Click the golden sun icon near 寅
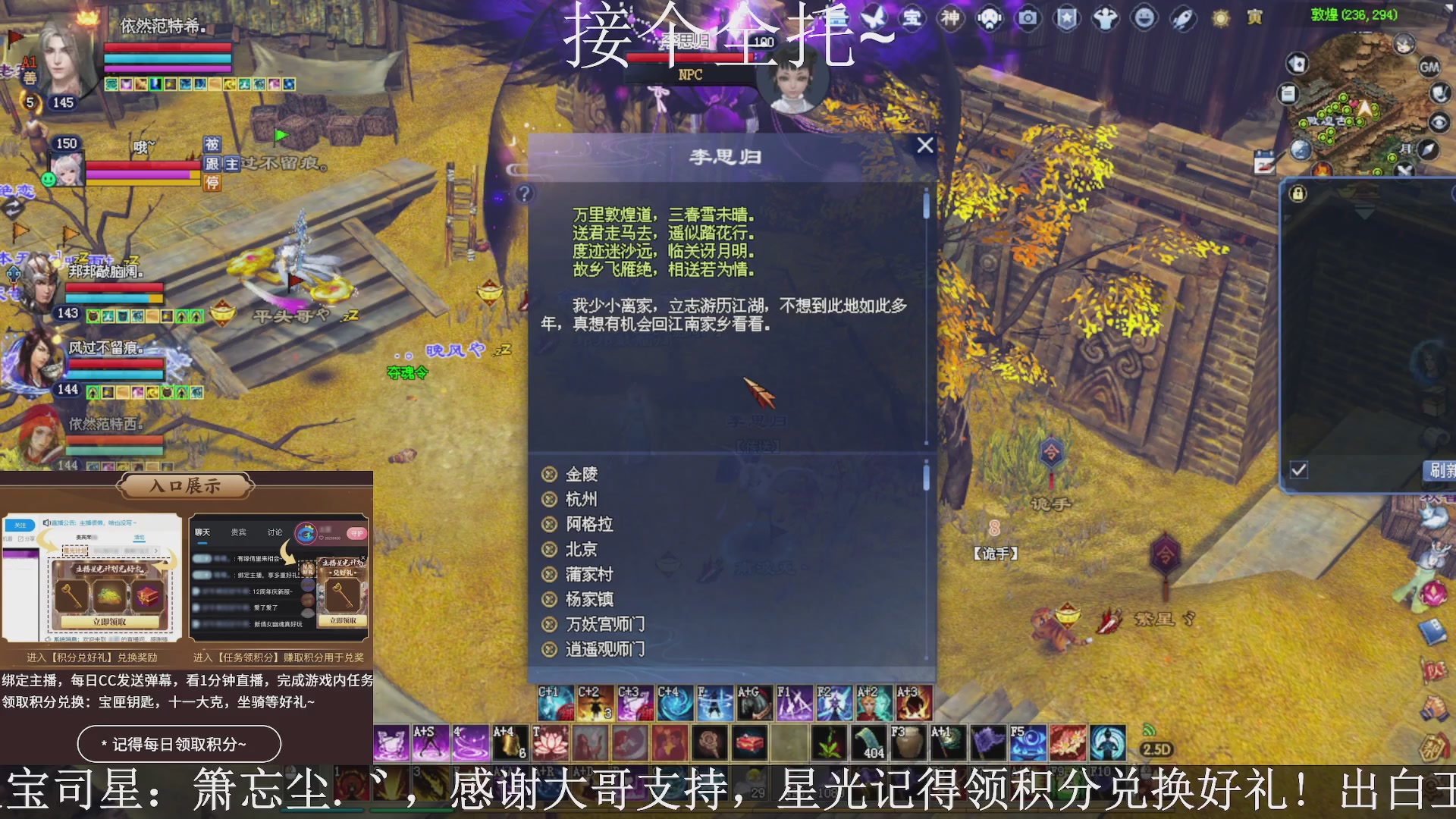 pos(1219,19)
